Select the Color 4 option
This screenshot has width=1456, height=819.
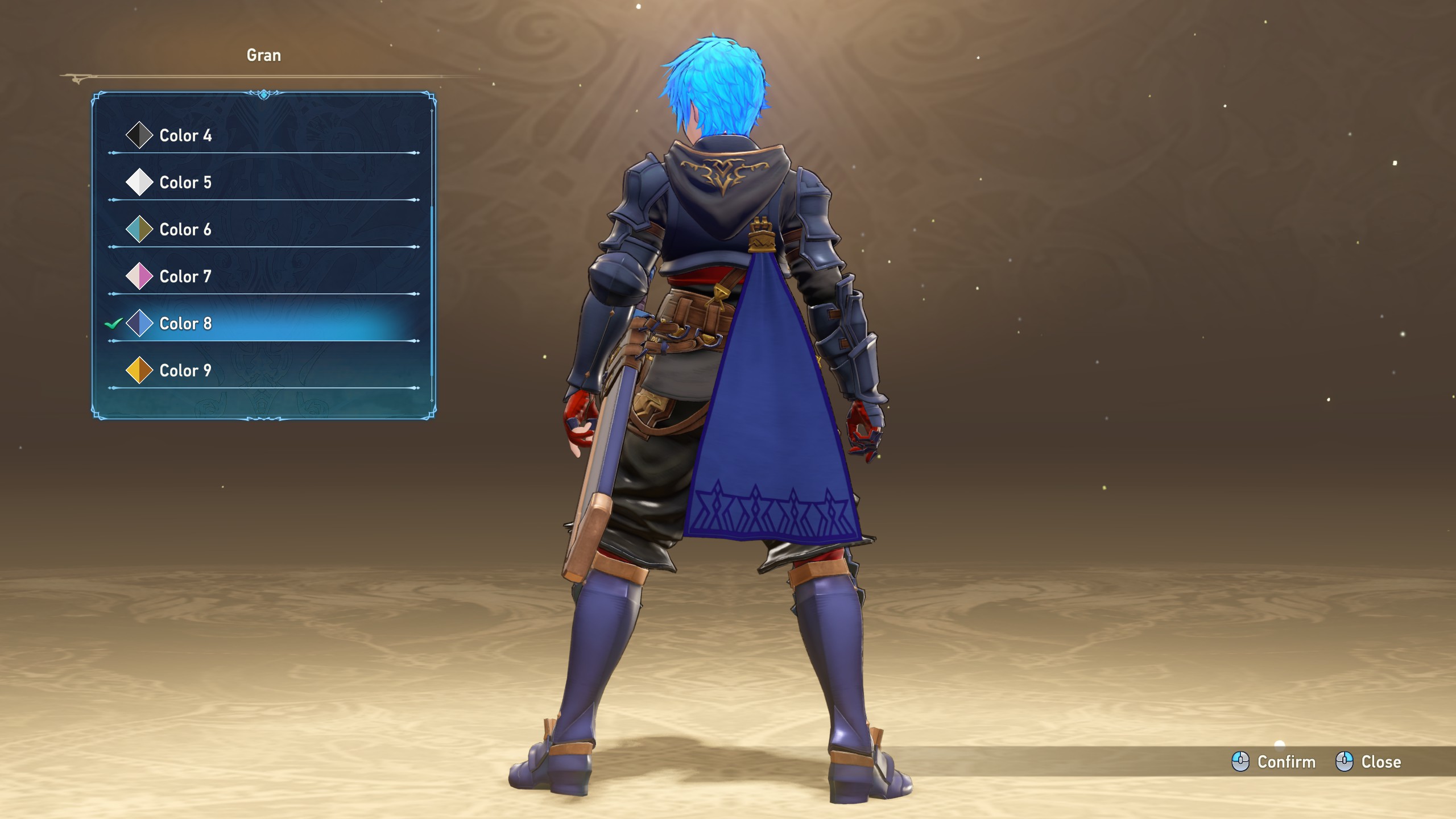pyautogui.click(x=185, y=135)
